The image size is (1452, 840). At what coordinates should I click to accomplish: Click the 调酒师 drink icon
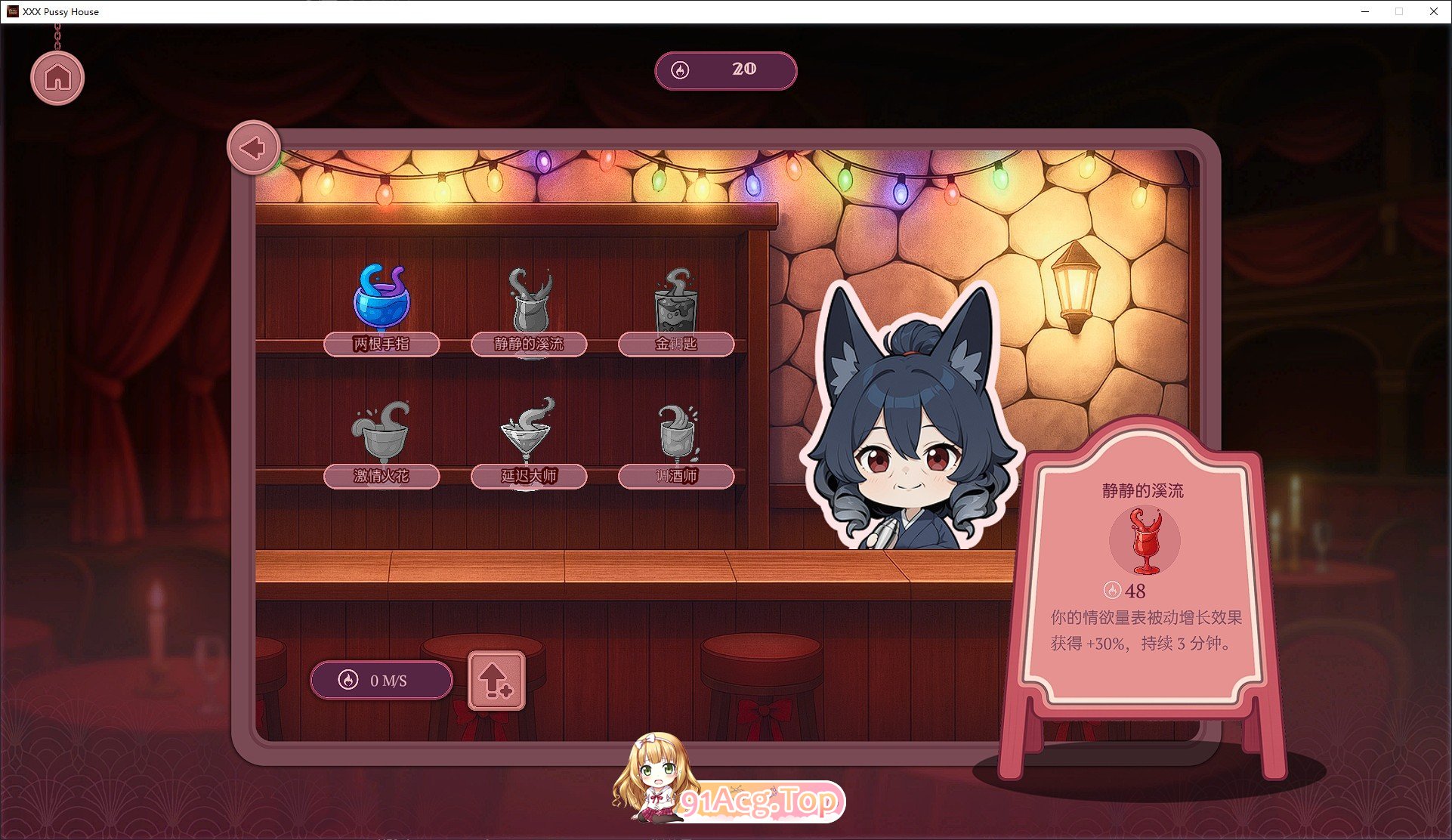click(x=675, y=433)
